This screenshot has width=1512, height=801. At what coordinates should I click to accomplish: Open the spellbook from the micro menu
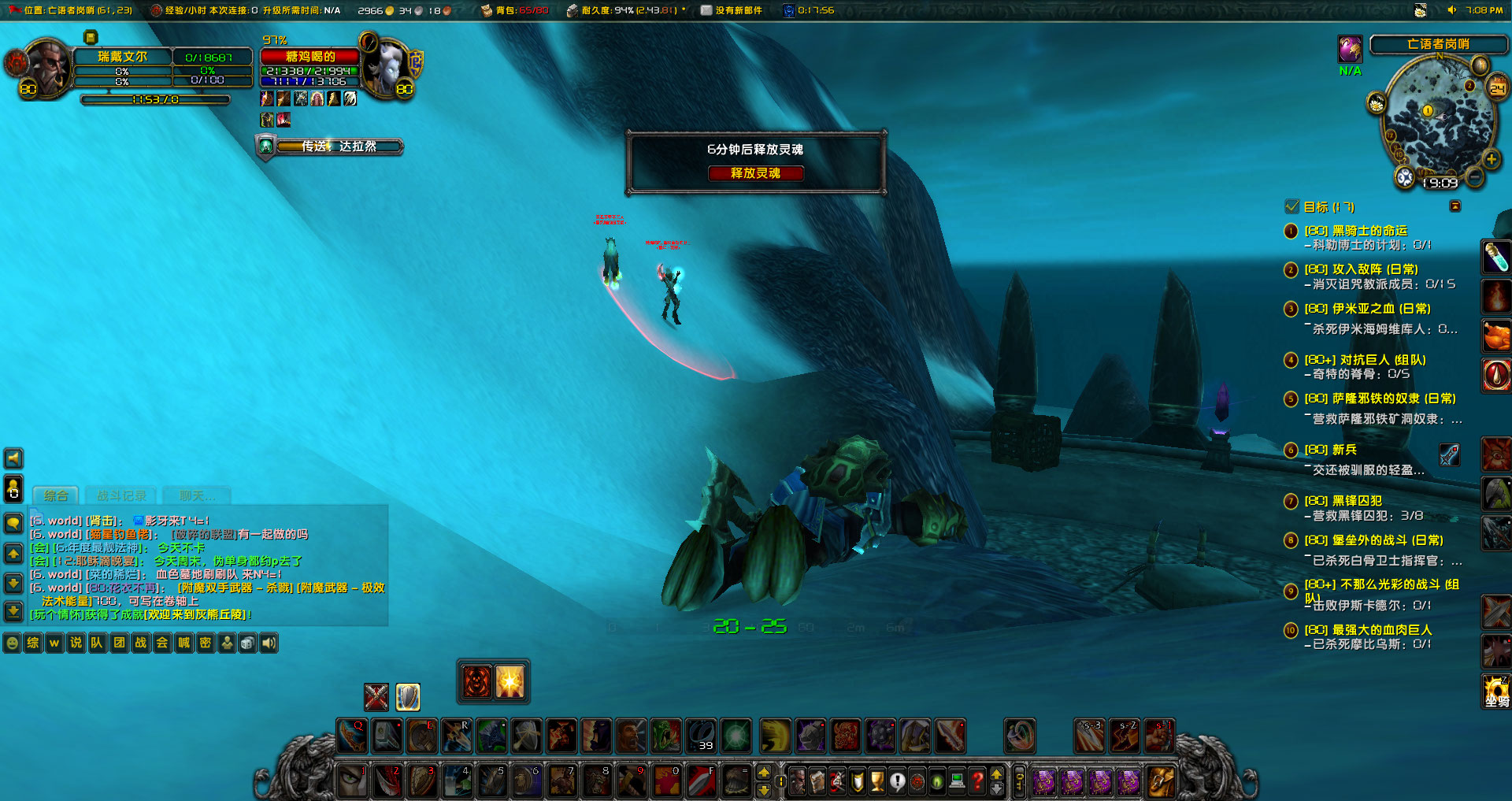(817, 781)
